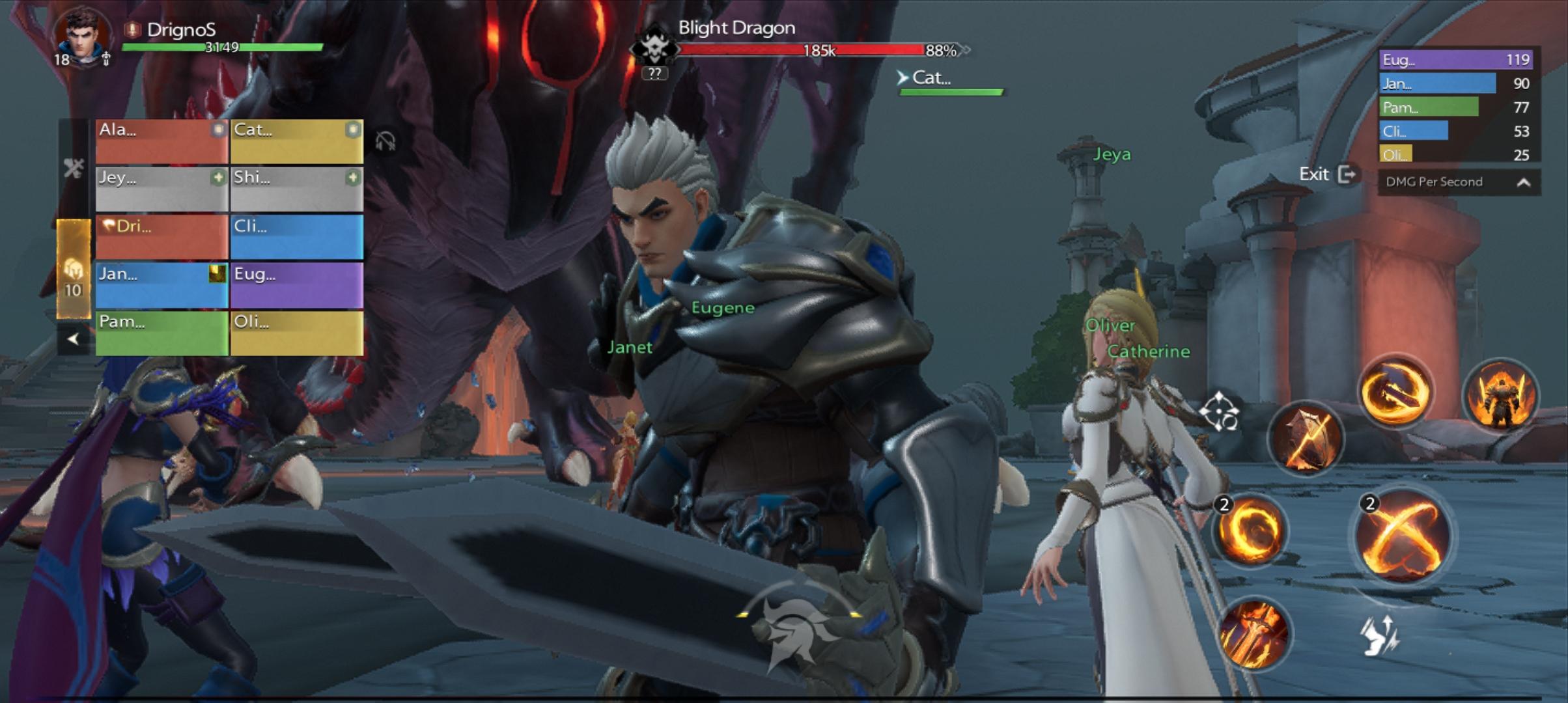The image size is (1568, 703).
Task: Select Cat... yellow raid frame tile
Action: (296, 141)
